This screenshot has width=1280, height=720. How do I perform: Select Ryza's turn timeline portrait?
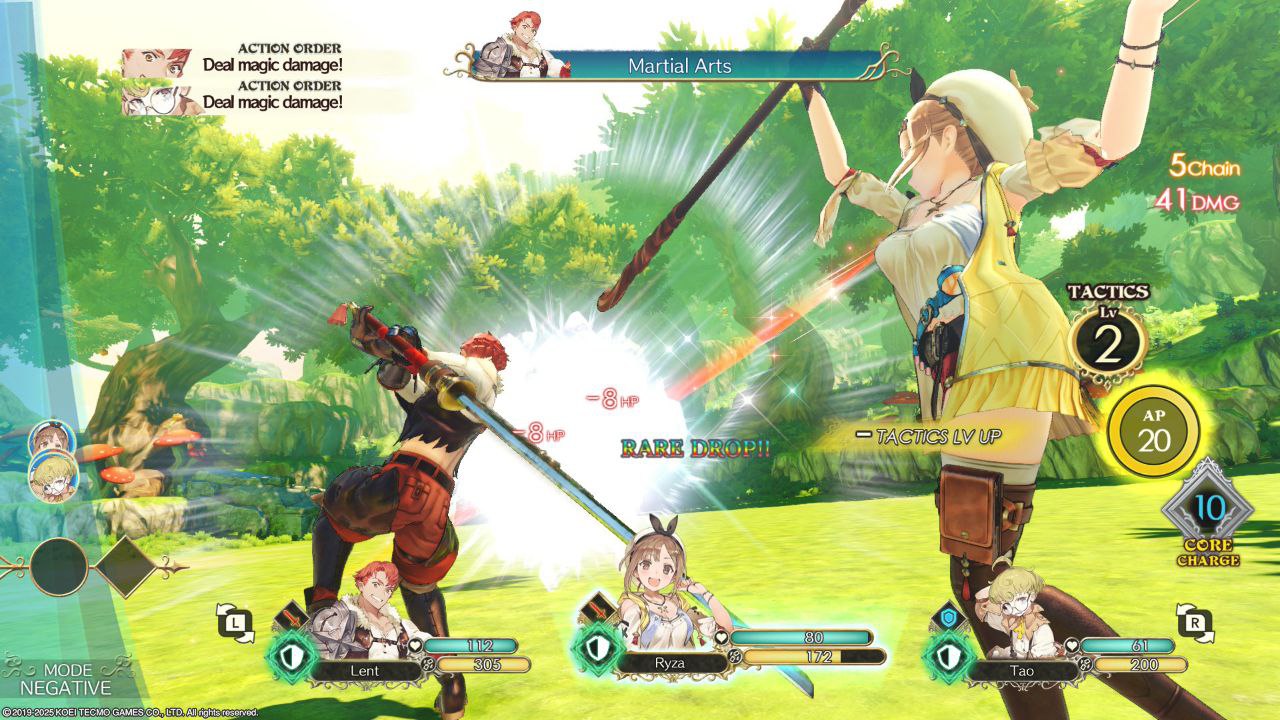click(49, 438)
